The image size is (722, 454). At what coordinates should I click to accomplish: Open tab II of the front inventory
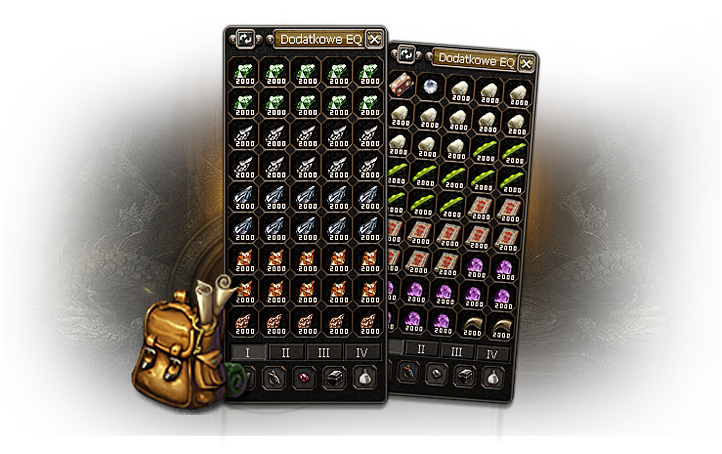pyautogui.click(x=285, y=352)
